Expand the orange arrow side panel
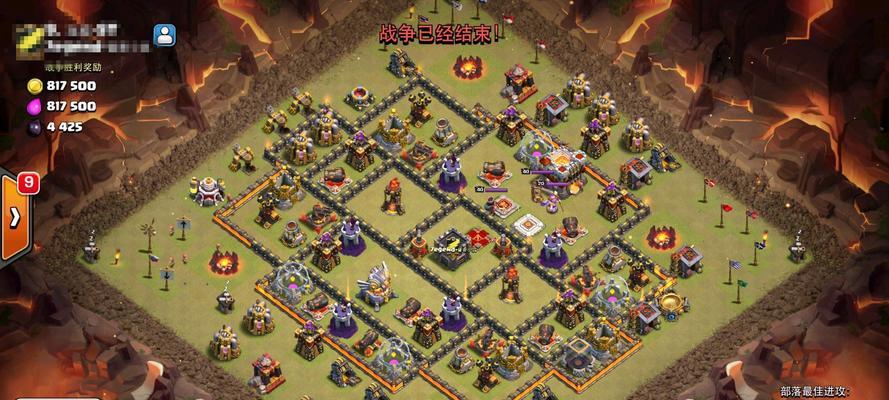Image resolution: width=889 pixels, height=400 pixels. click(15, 217)
